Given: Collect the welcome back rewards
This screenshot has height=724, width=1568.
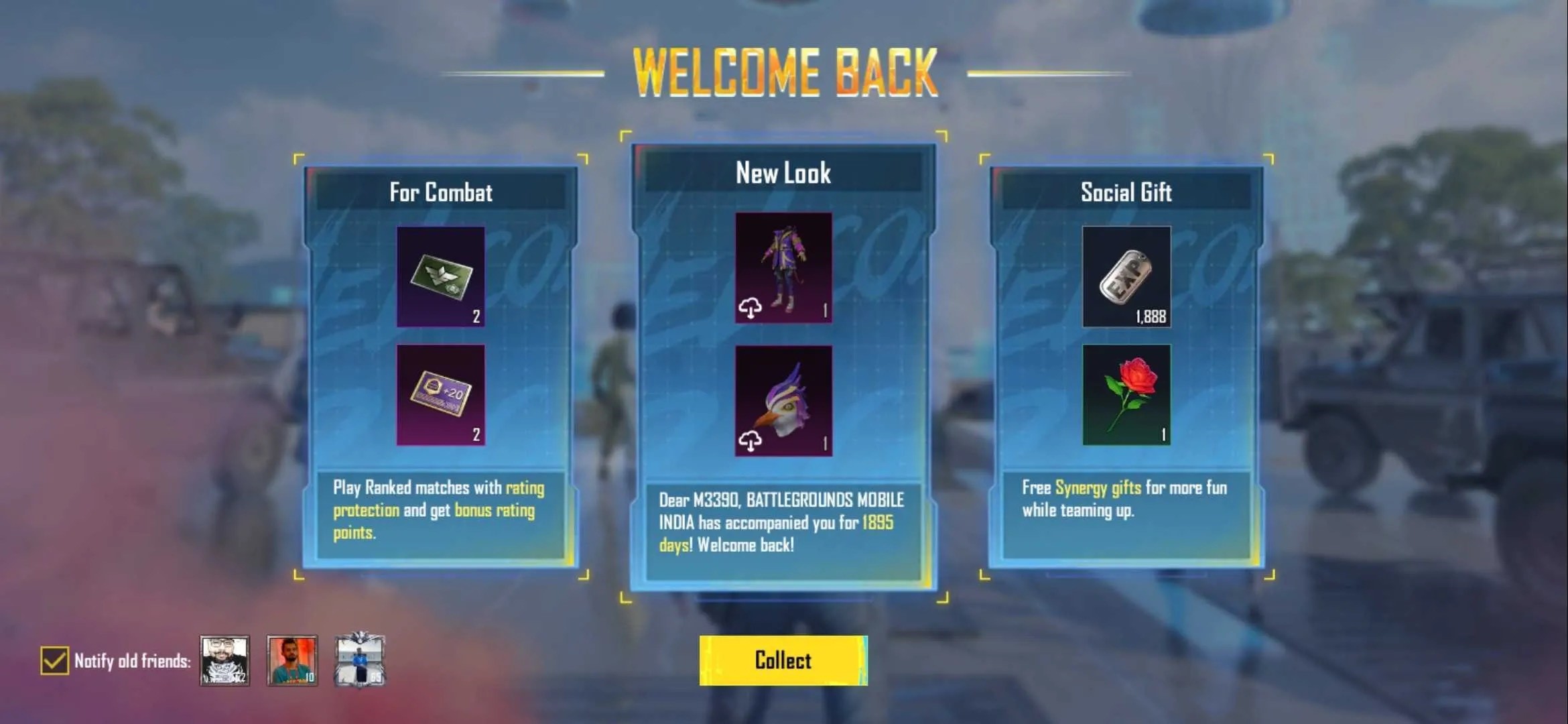Looking at the screenshot, I should click(783, 660).
